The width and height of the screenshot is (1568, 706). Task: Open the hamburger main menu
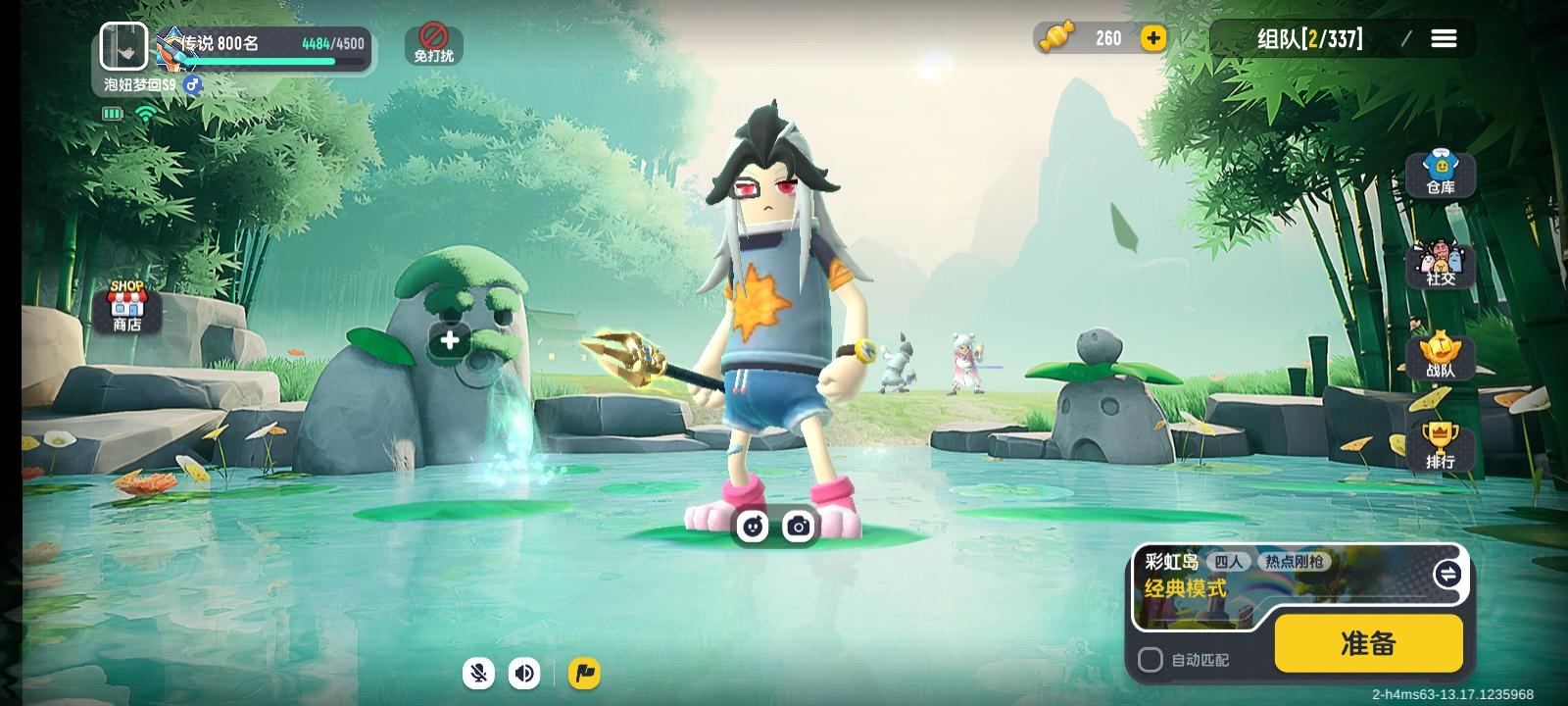1444,38
